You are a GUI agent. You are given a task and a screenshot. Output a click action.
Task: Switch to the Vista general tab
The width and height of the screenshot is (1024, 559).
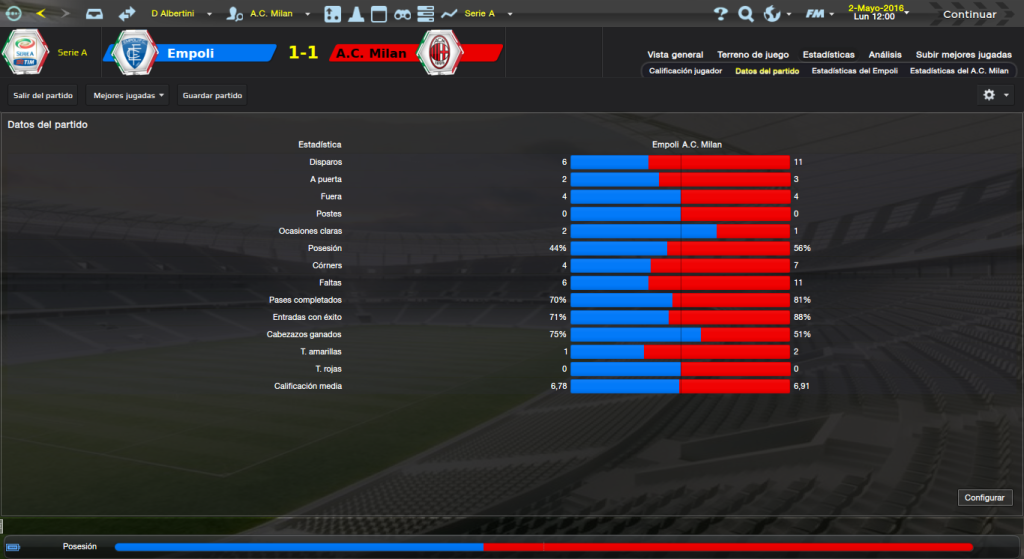pyautogui.click(x=675, y=55)
